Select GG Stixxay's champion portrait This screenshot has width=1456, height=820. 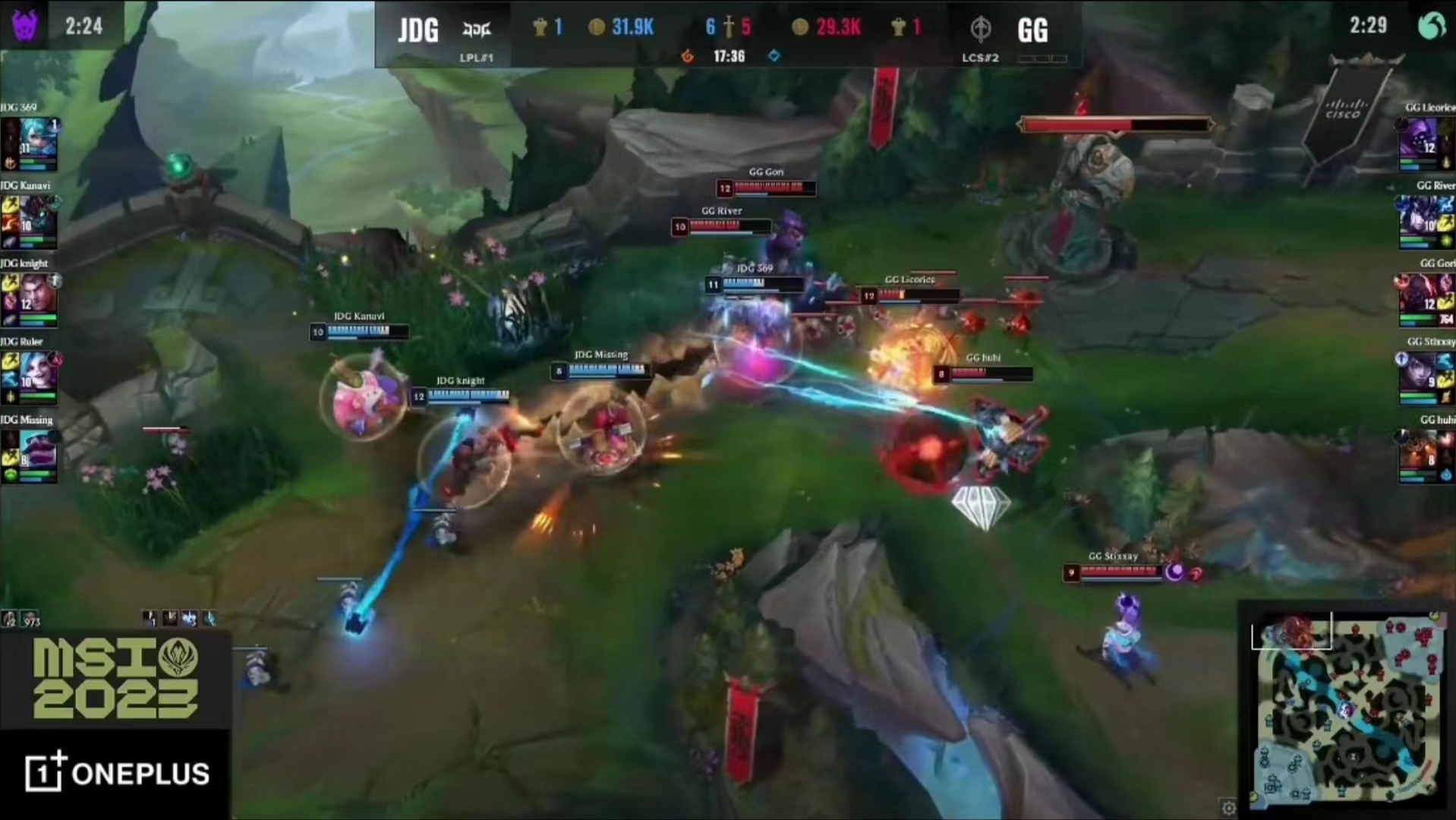click(x=1421, y=373)
